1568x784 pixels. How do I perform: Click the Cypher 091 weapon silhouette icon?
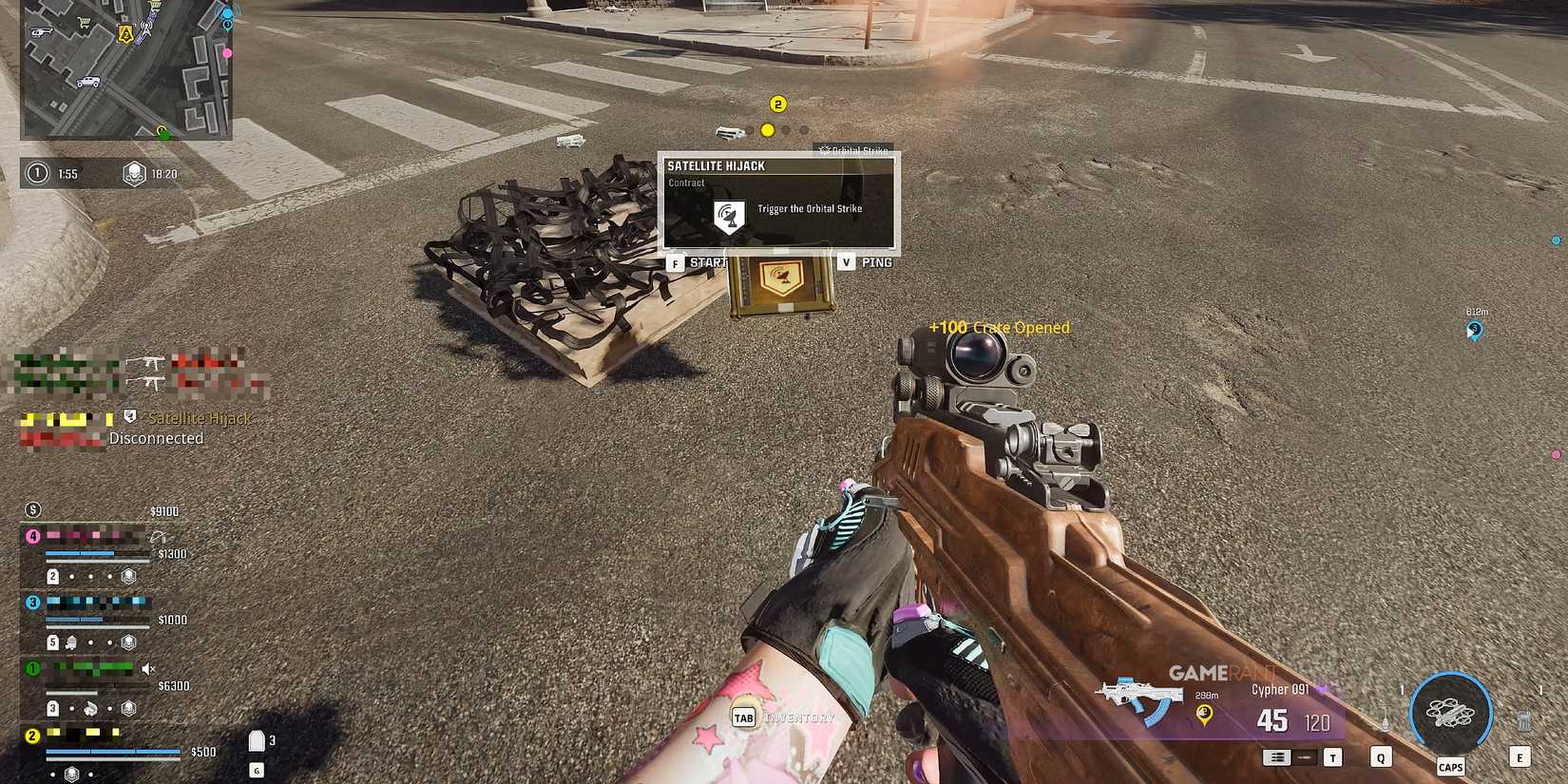point(1138,692)
